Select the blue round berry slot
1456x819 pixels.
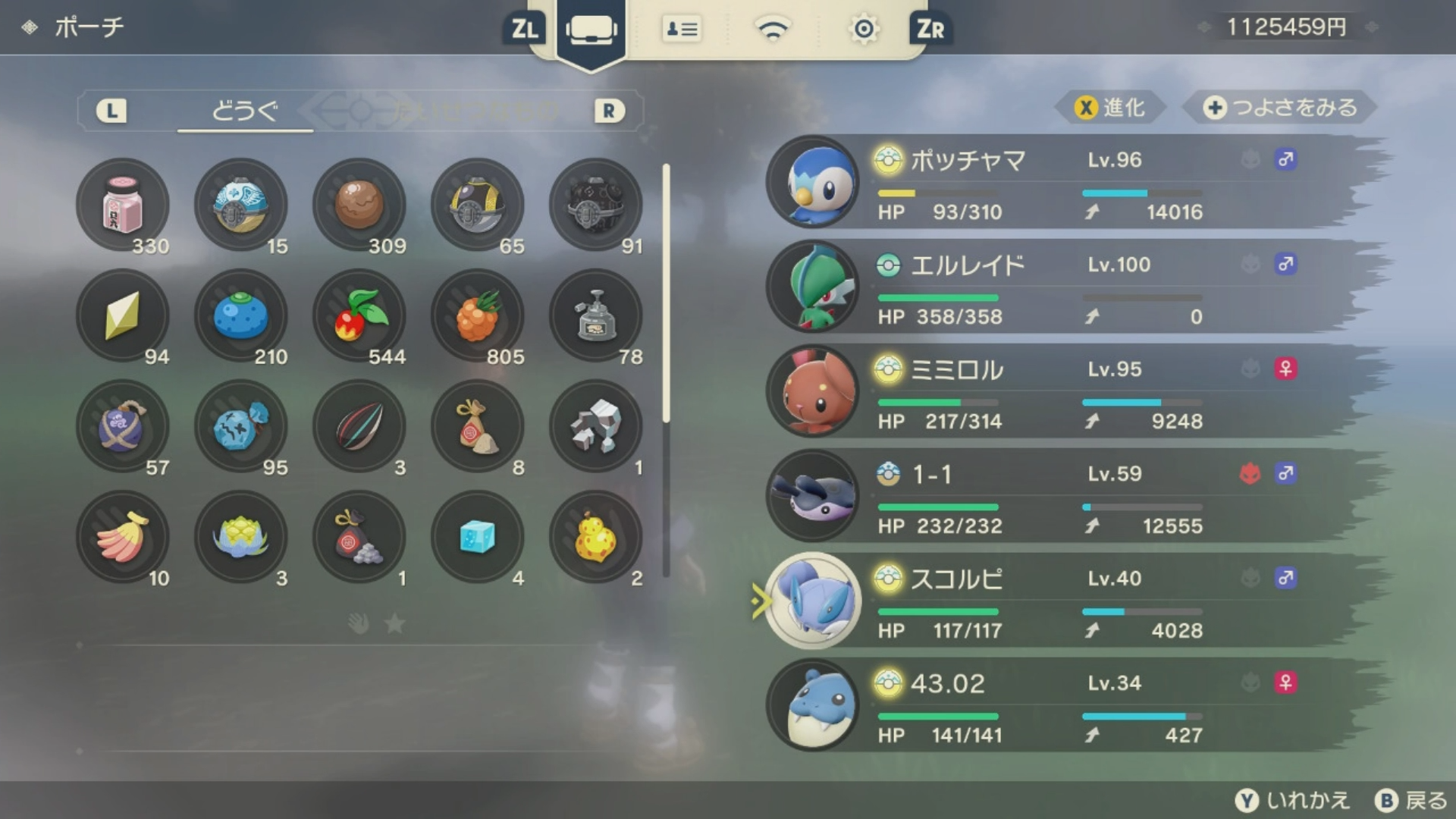(241, 315)
